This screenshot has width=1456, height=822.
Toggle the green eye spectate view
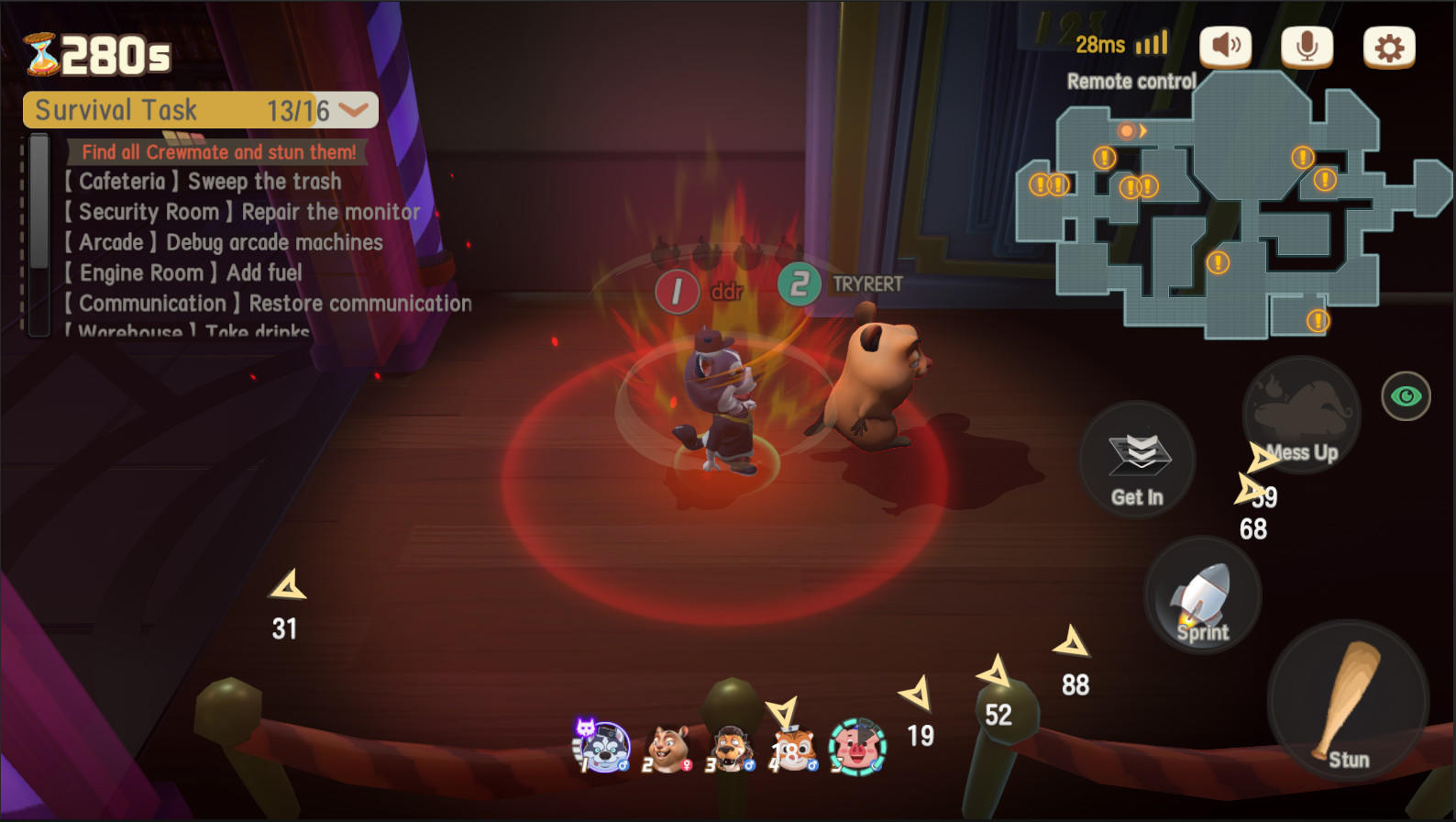[1406, 397]
